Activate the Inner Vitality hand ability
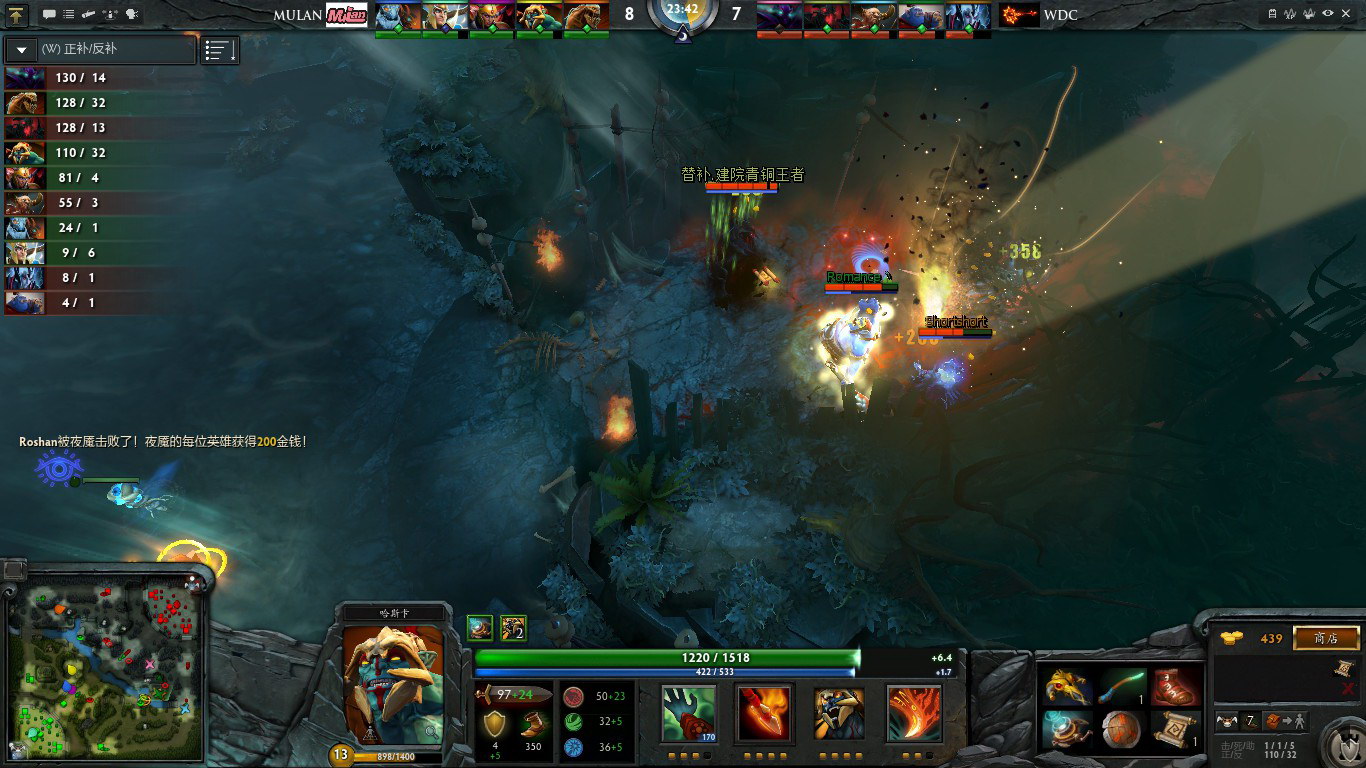Screen dimensions: 1366x768 coord(688,713)
